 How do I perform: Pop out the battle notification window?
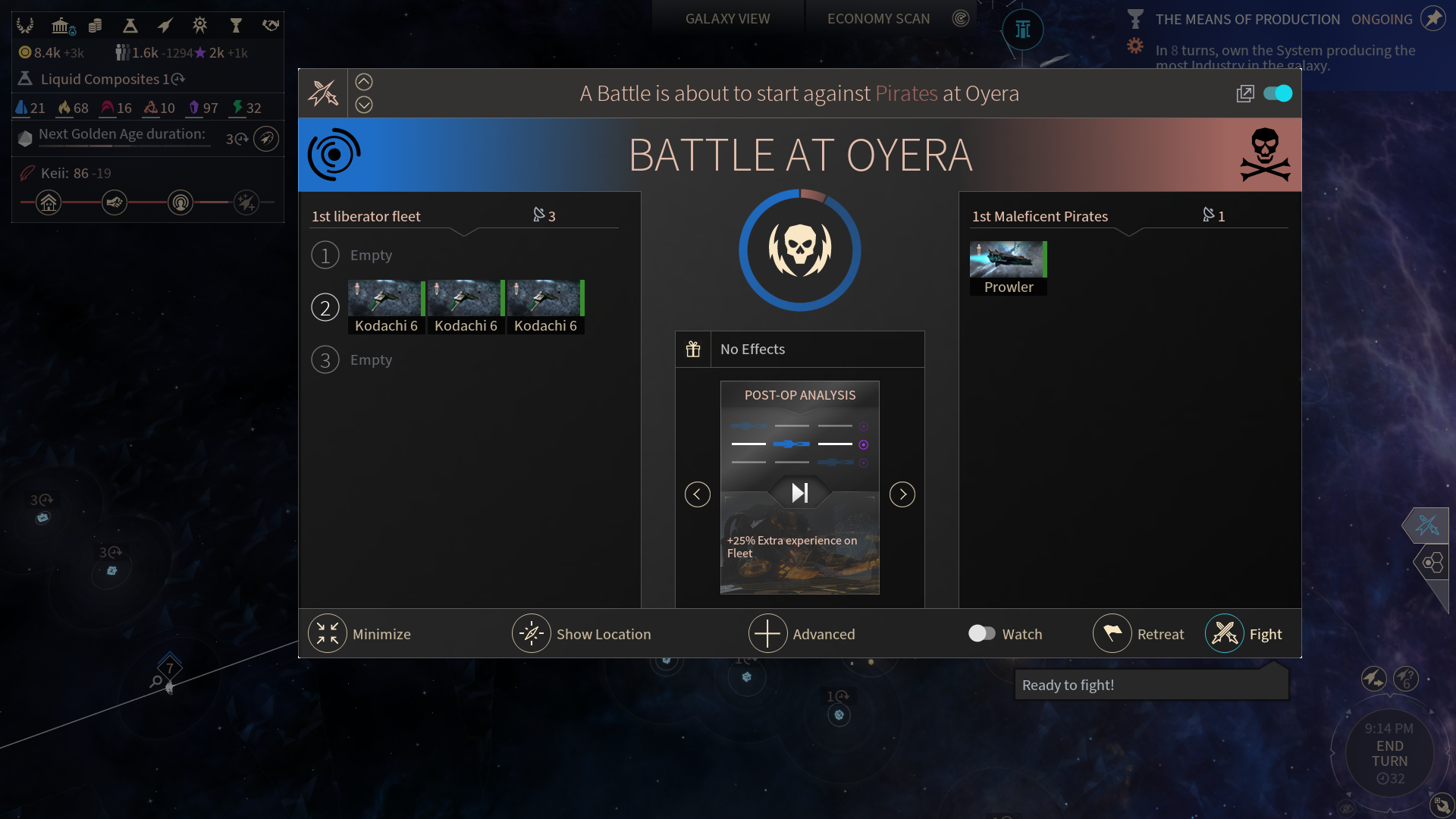click(x=1245, y=93)
